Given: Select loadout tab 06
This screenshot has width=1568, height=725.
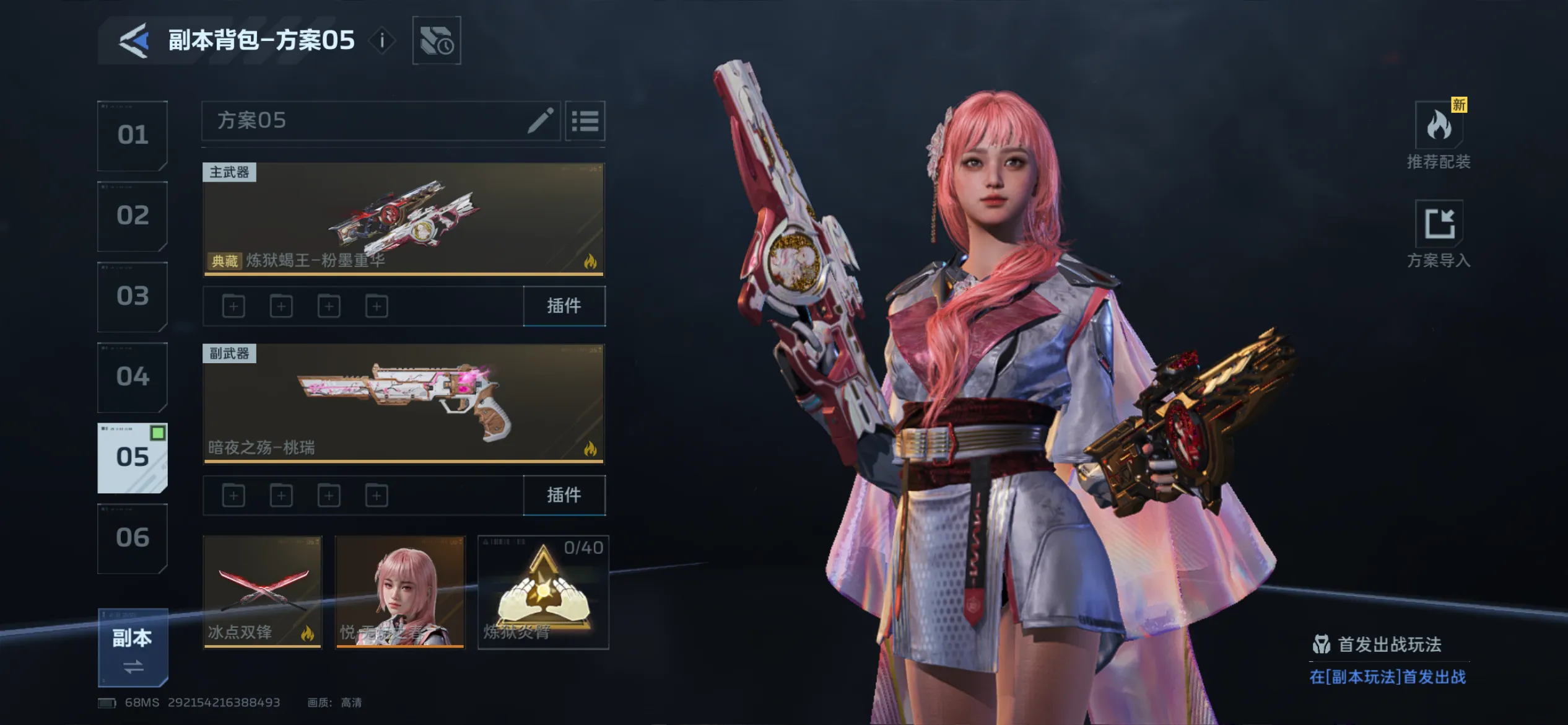Looking at the screenshot, I should click(x=133, y=538).
